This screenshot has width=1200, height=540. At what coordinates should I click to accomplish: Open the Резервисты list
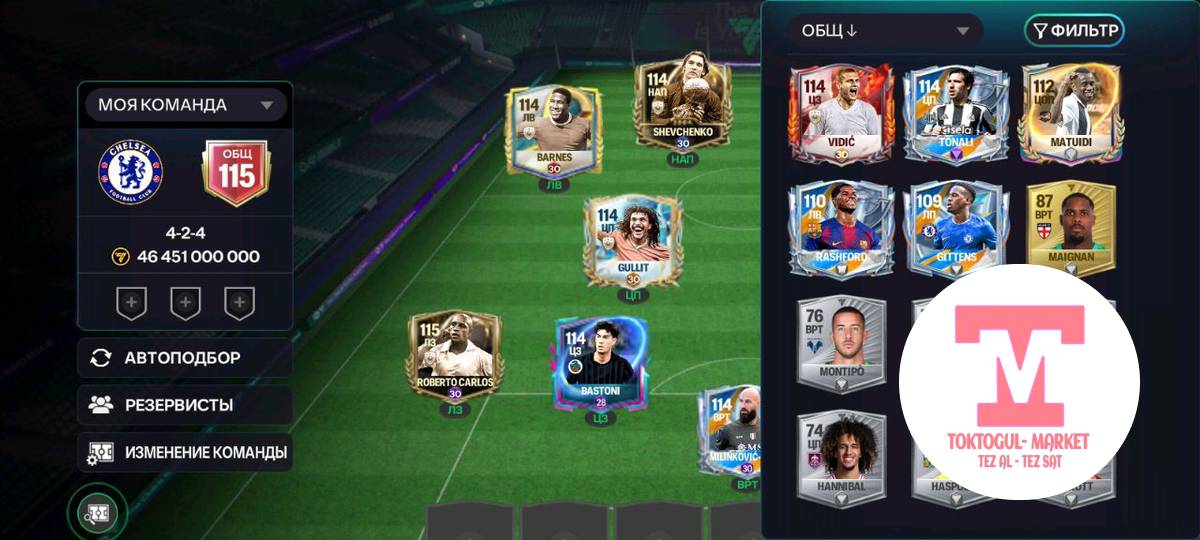(x=185, y=405)
